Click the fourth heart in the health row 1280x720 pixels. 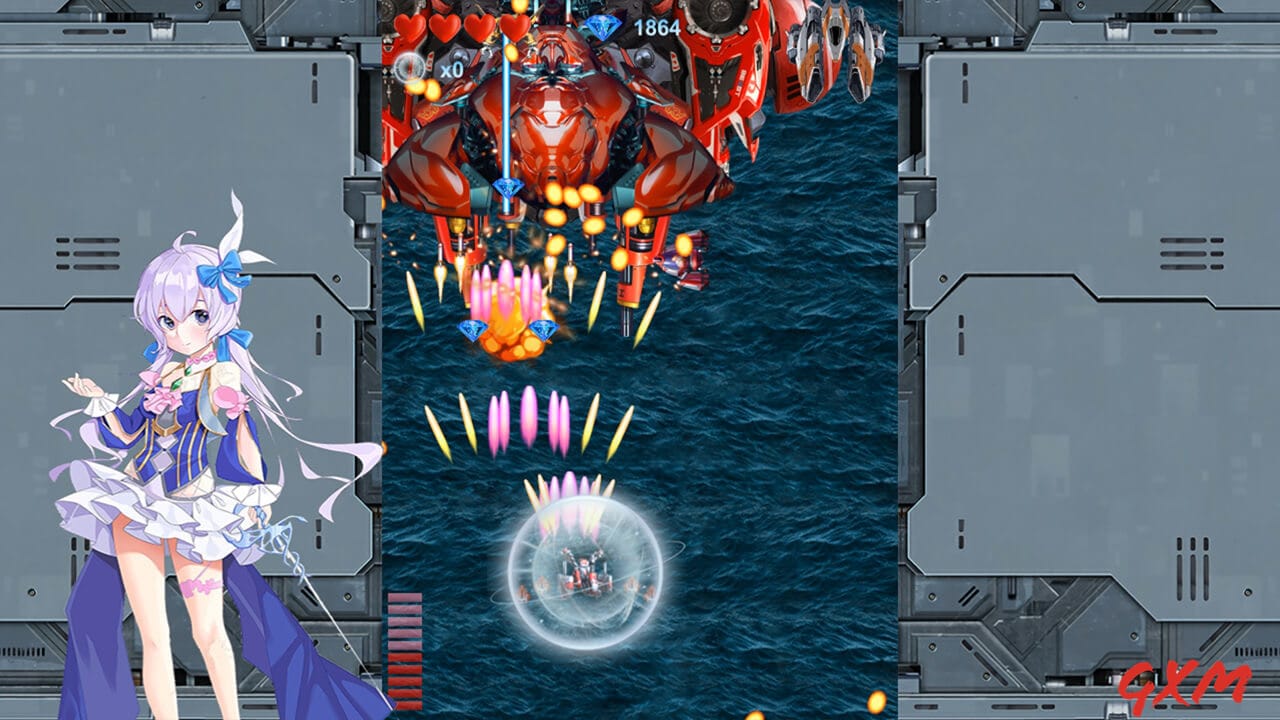(x=513, y=26)
